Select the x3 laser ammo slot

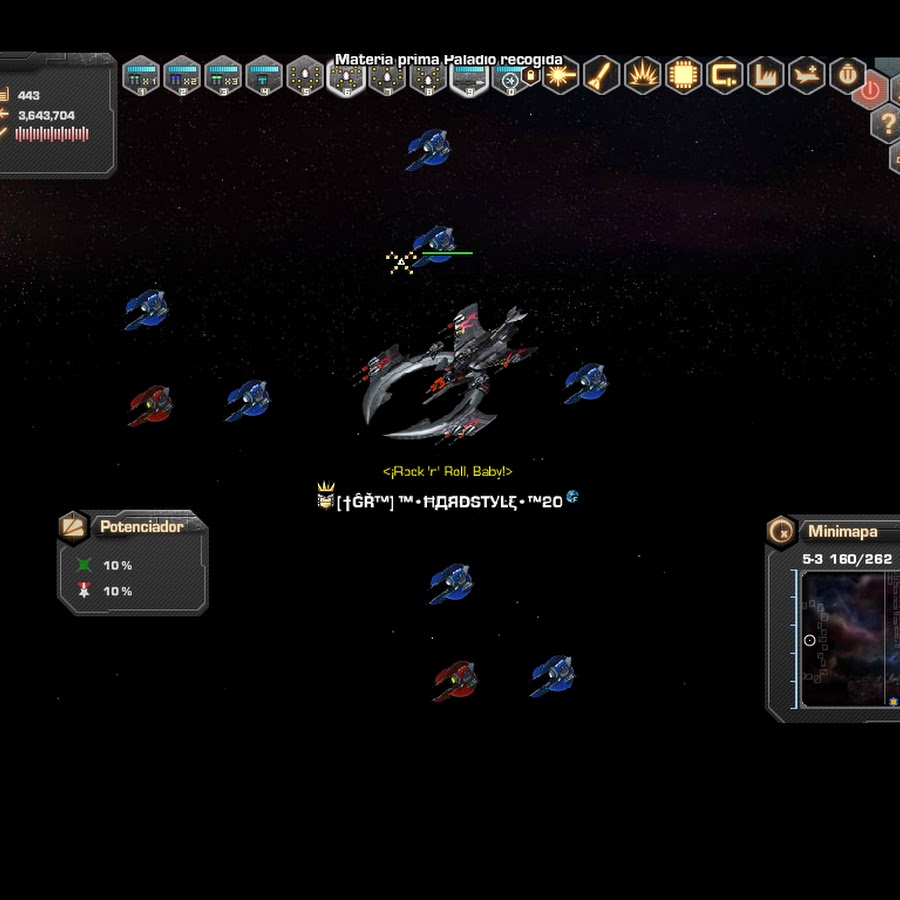[x=223, y=76]
